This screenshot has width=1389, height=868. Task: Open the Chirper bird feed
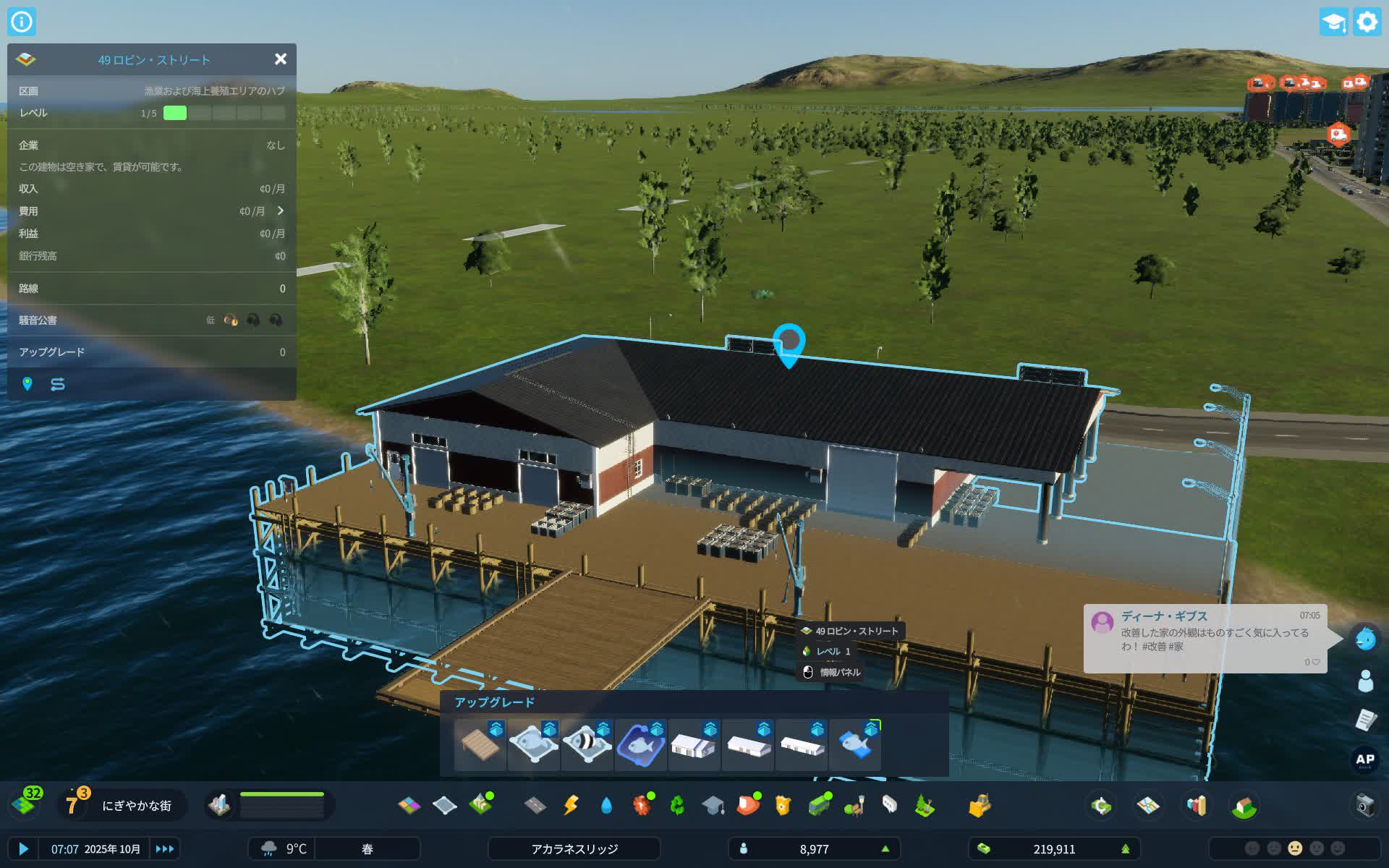pyautogui.click(x=1365, y=638)
